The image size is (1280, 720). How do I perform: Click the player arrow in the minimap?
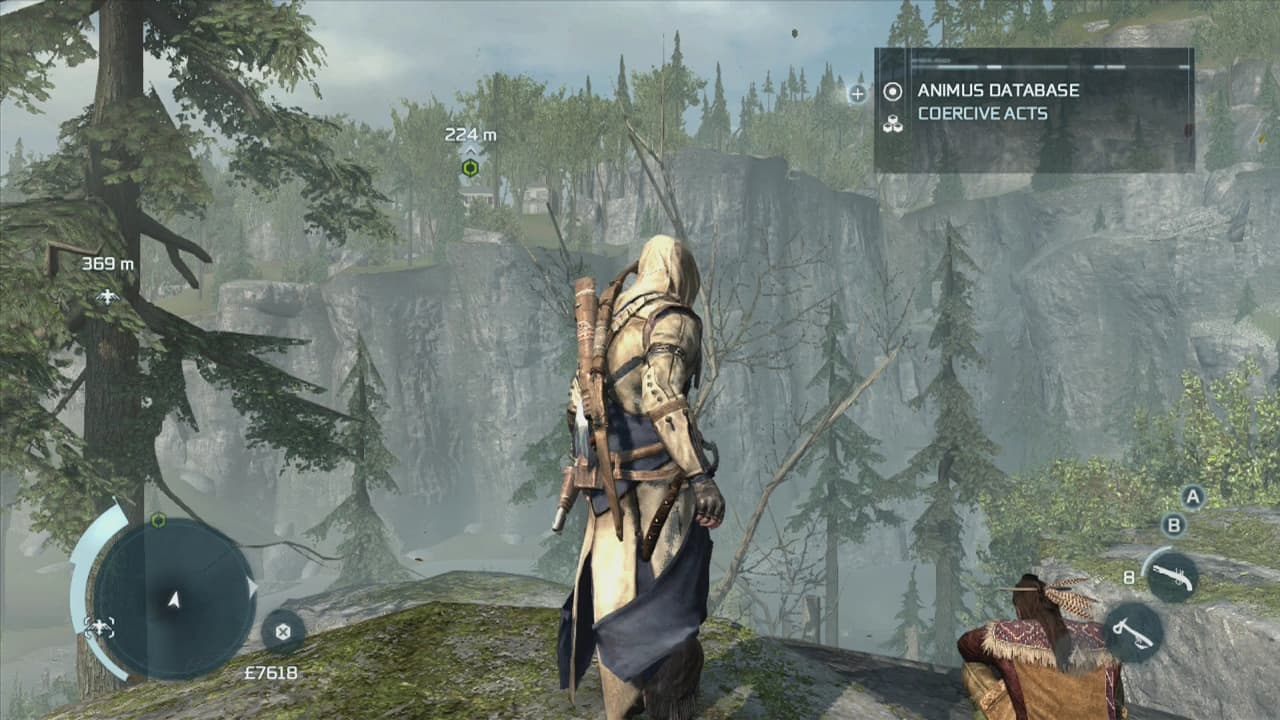[172, 601]
